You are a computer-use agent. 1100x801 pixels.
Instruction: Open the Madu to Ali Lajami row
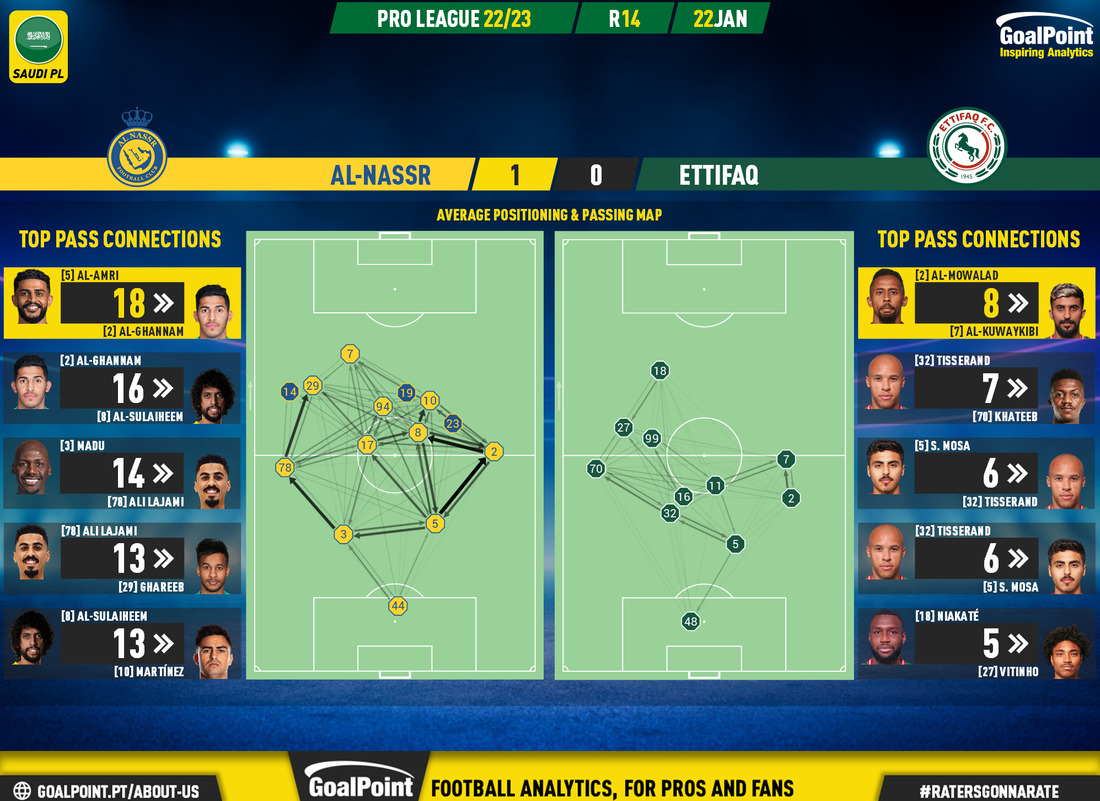122,473
